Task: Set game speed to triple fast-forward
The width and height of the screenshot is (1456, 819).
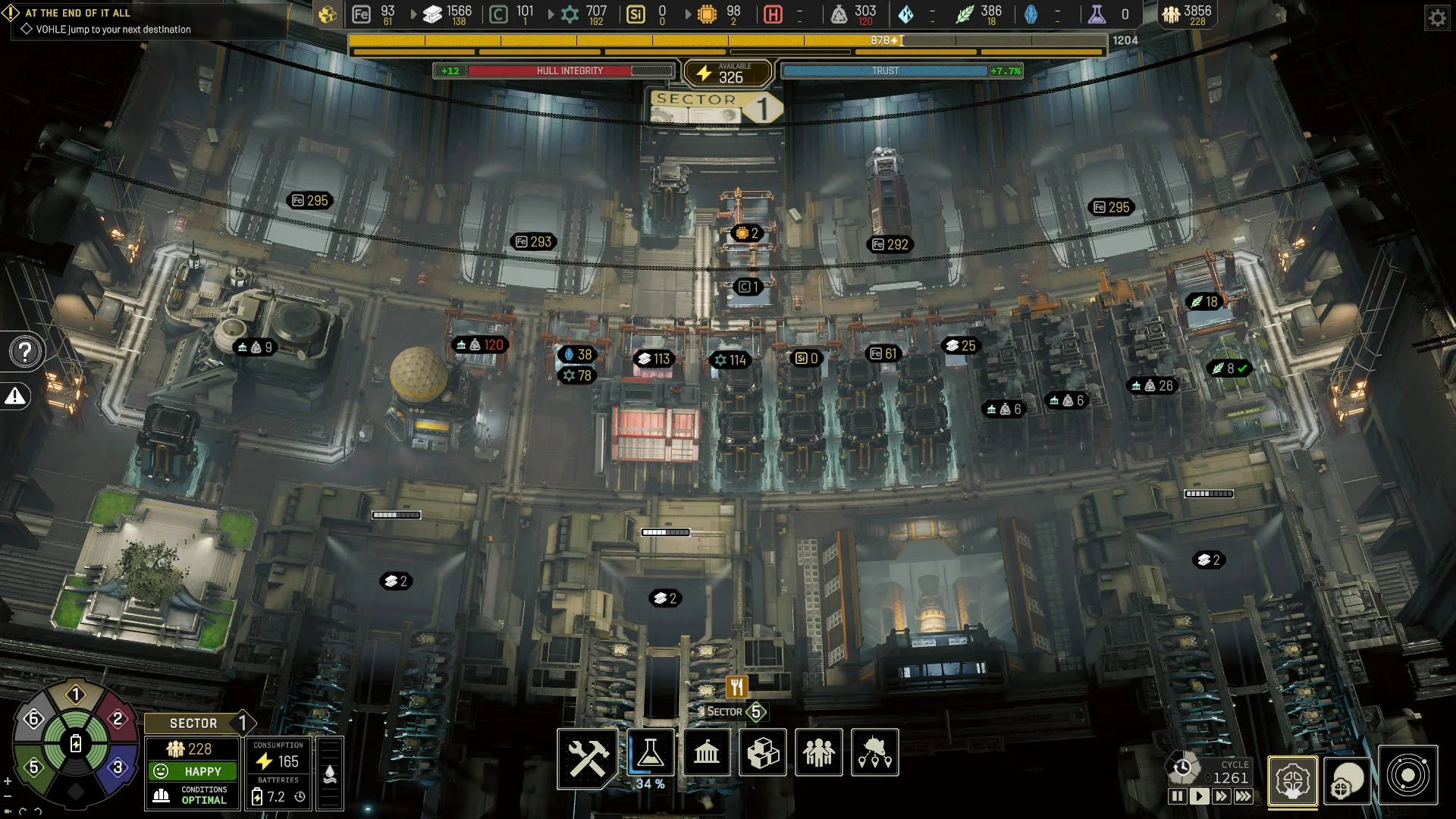Action: click(x=1244, y=796)
